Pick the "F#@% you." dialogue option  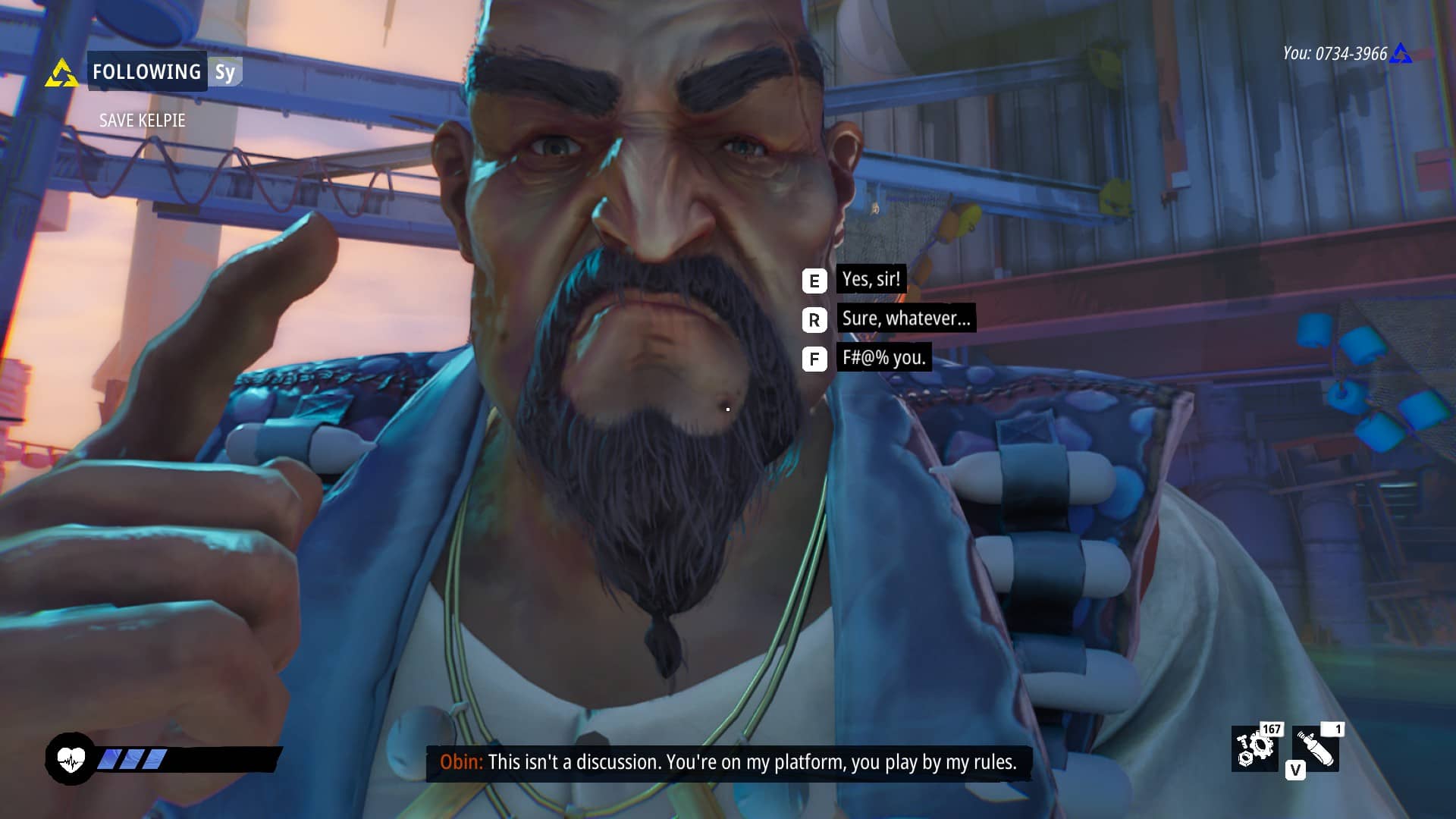(883, 358)
